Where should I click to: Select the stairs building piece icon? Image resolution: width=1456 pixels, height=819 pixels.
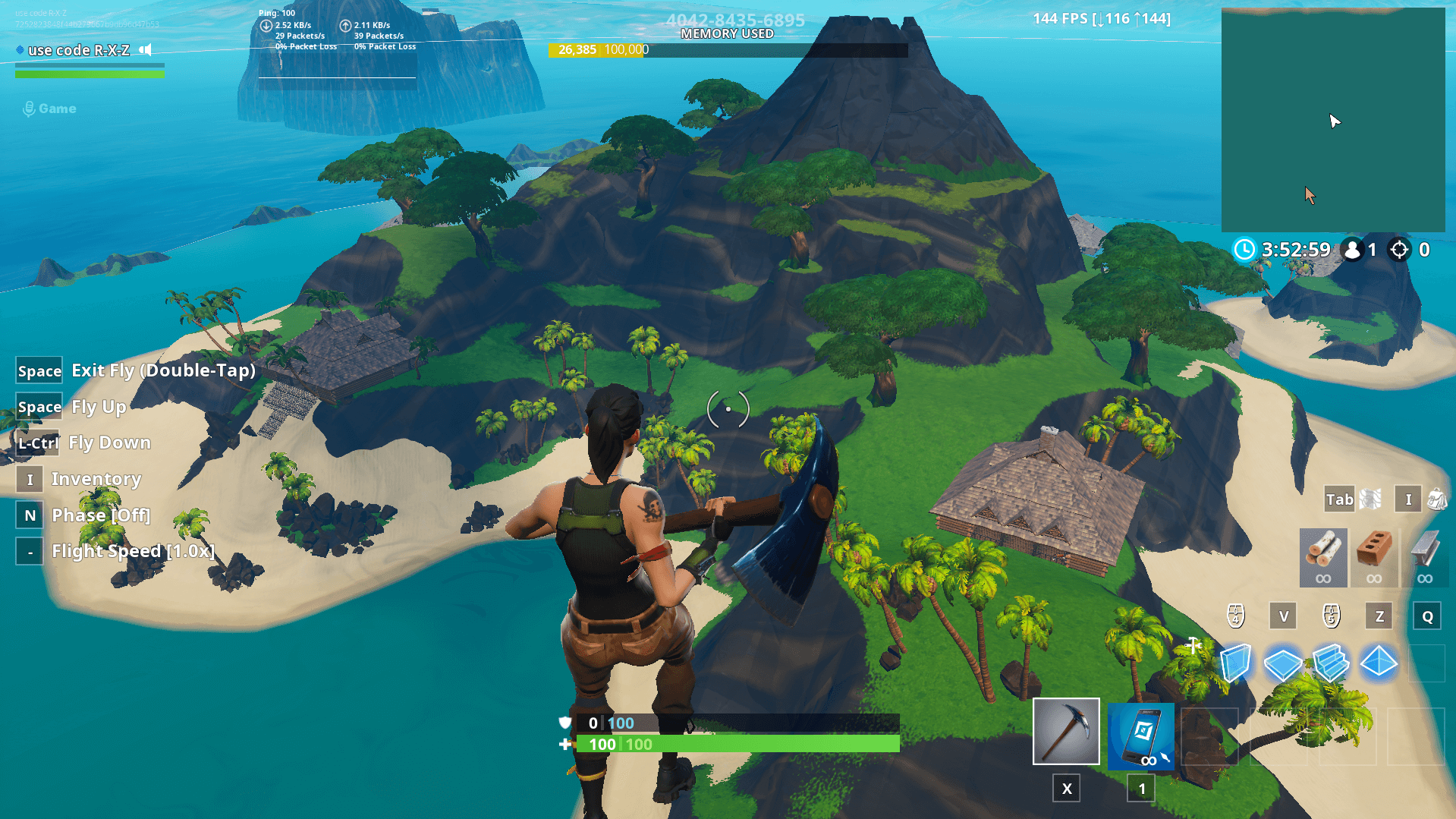coord(1332,663)
